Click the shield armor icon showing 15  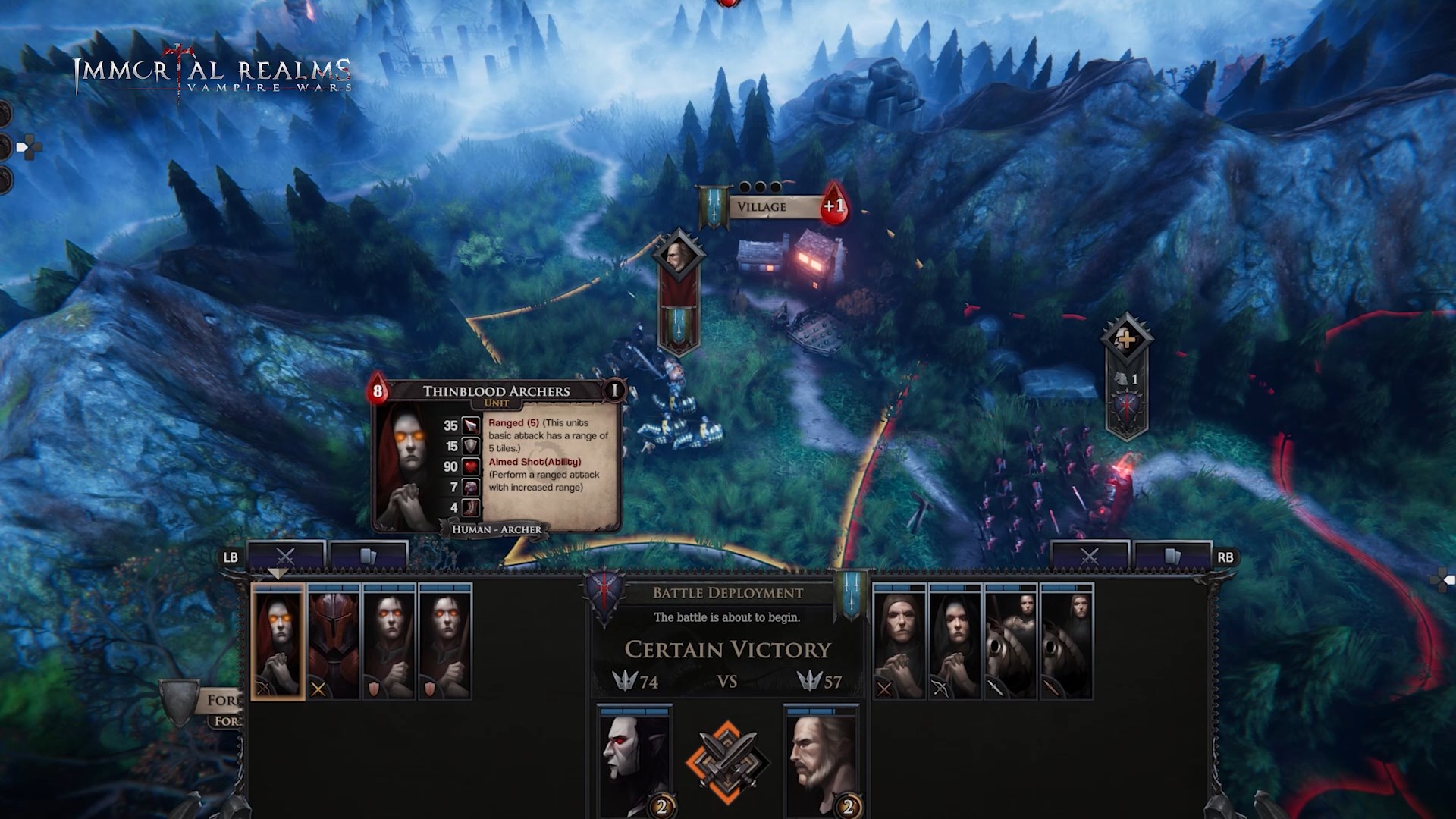[x=472, y=447]
